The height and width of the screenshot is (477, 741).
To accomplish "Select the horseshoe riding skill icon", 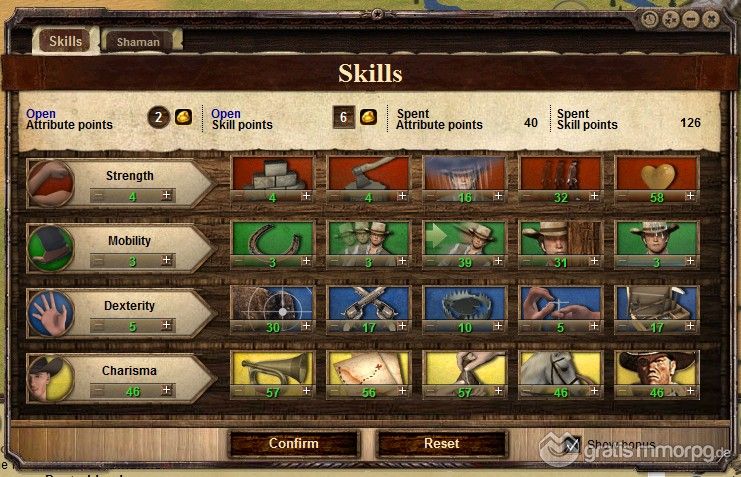I will click(x=272, y=238).
